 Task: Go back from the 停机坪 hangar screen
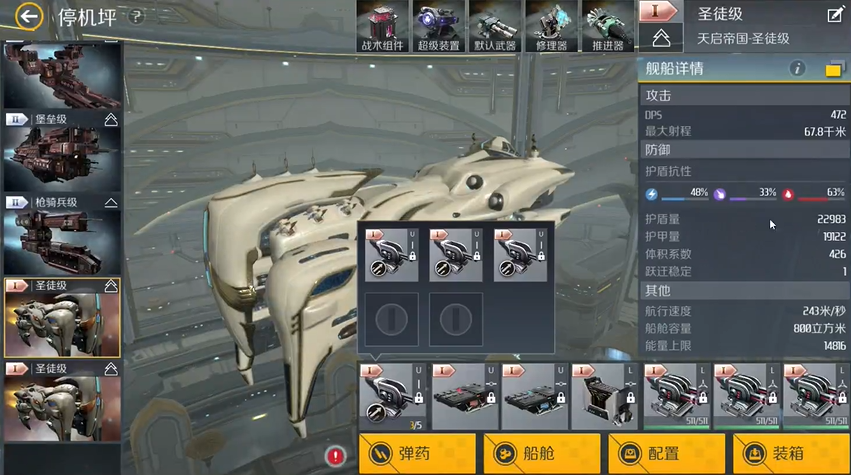coord(29,16)
